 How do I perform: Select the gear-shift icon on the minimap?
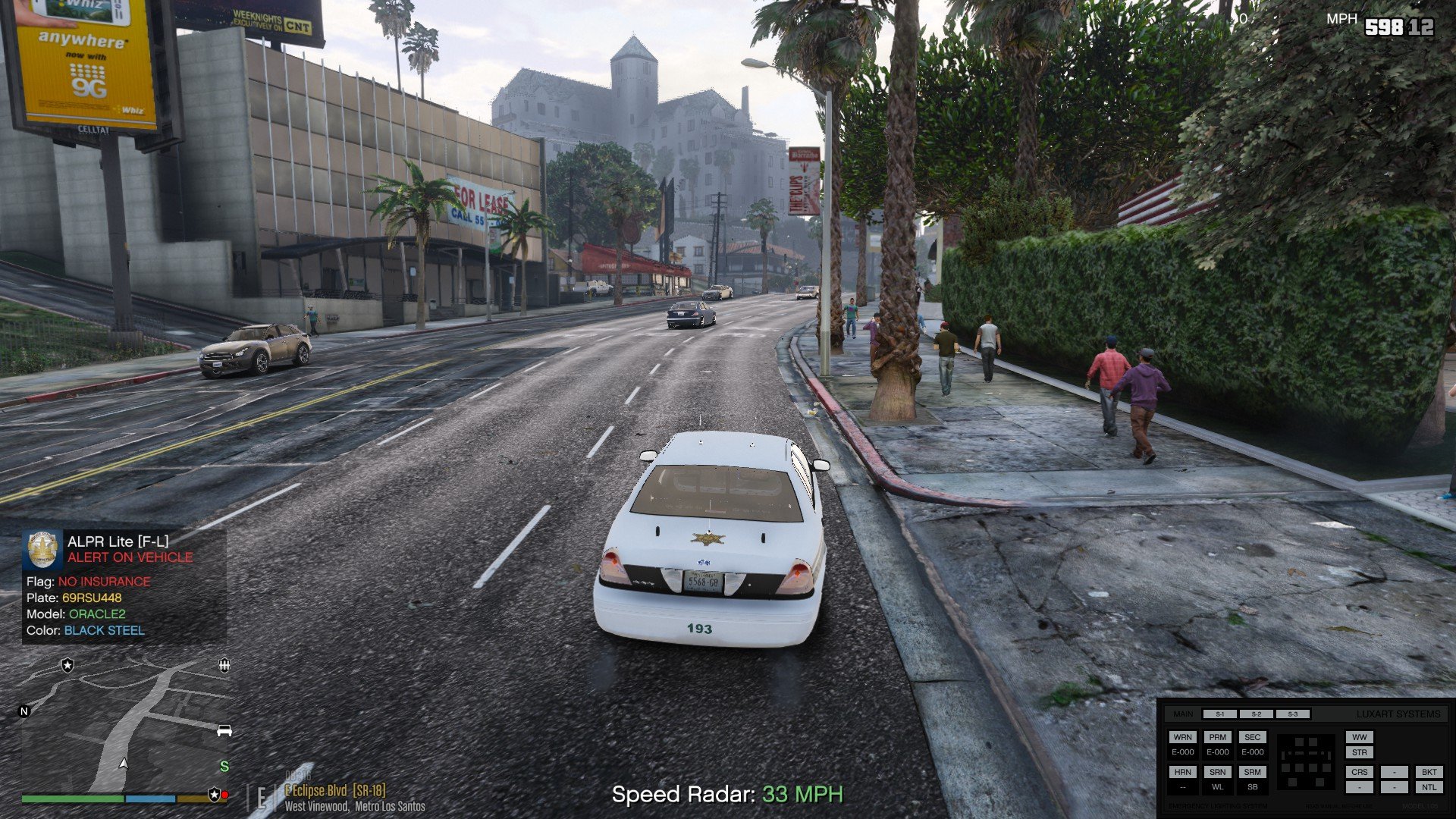[x=224, y=665]
